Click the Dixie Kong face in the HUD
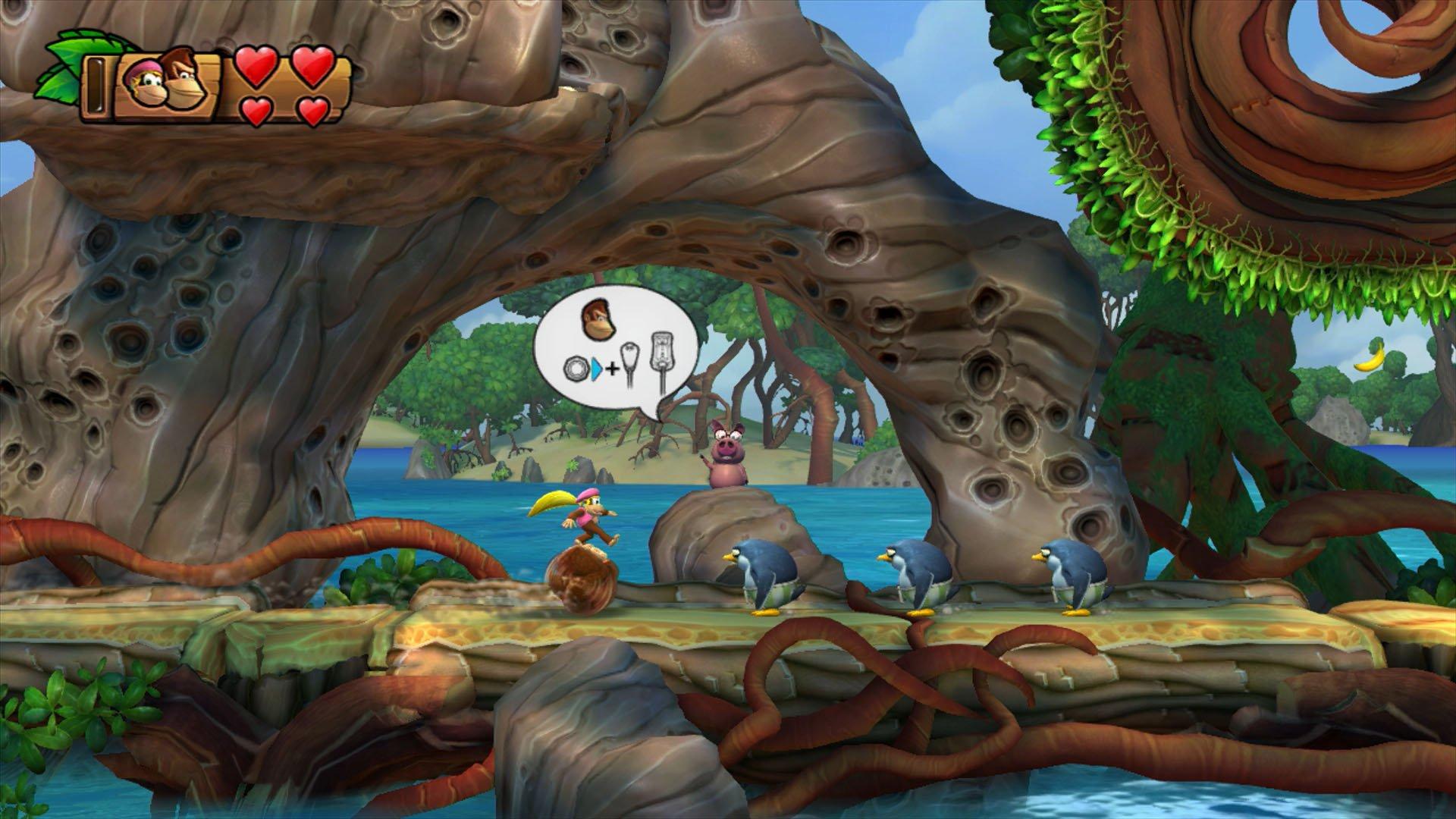 [147, 83]
